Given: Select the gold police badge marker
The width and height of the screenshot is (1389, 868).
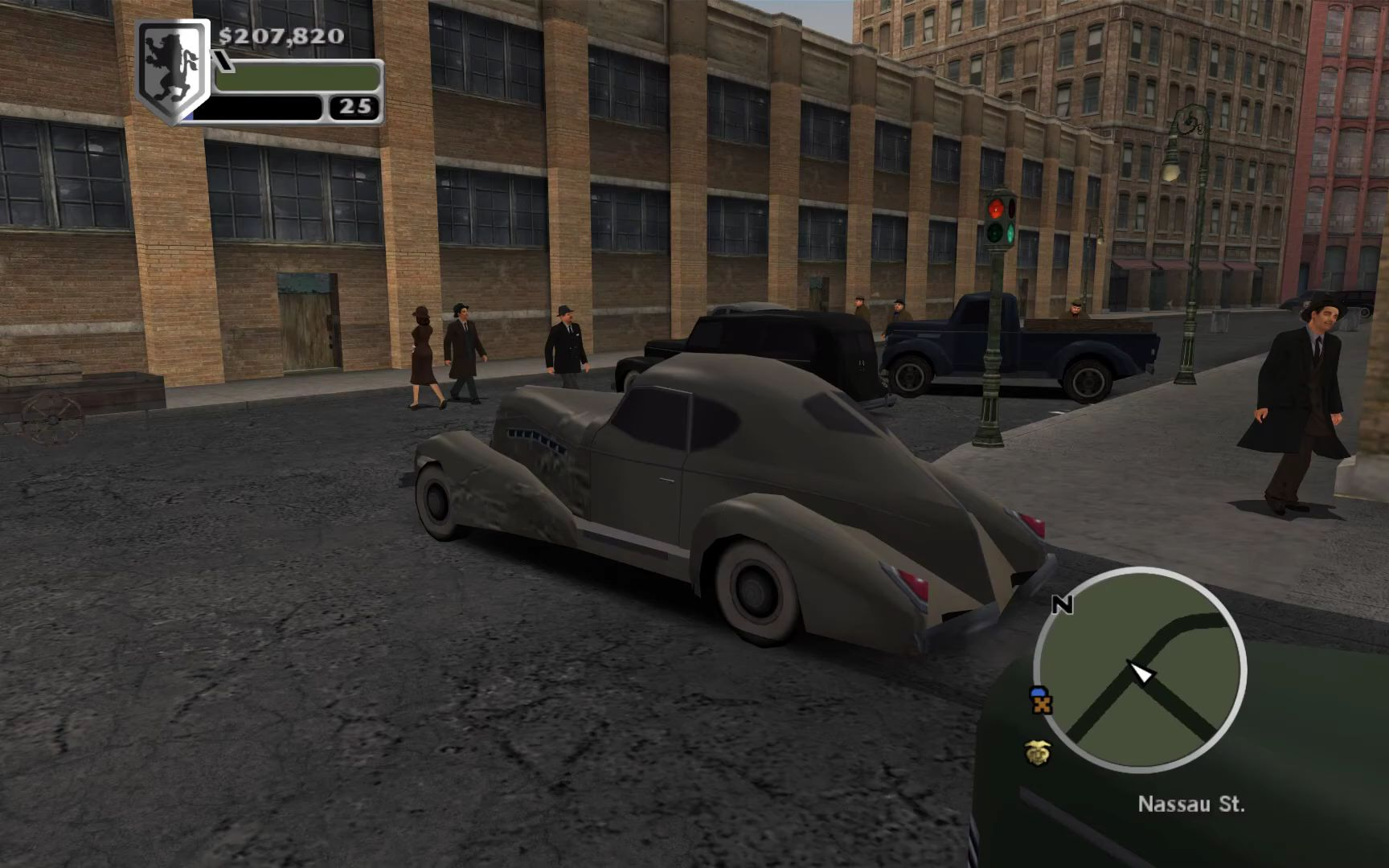Looking at the screenshot, I should 1038,752.
